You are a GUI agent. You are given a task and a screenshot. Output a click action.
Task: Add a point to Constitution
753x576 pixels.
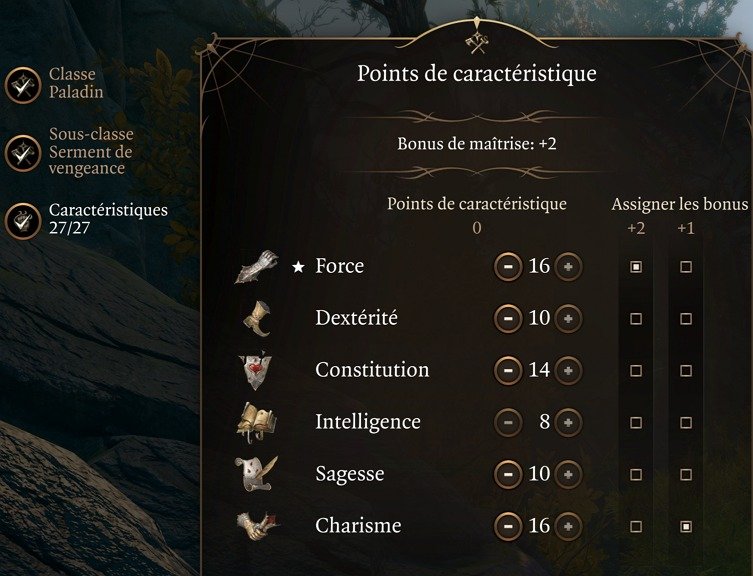pyautogui.click(x=568, y=370)
